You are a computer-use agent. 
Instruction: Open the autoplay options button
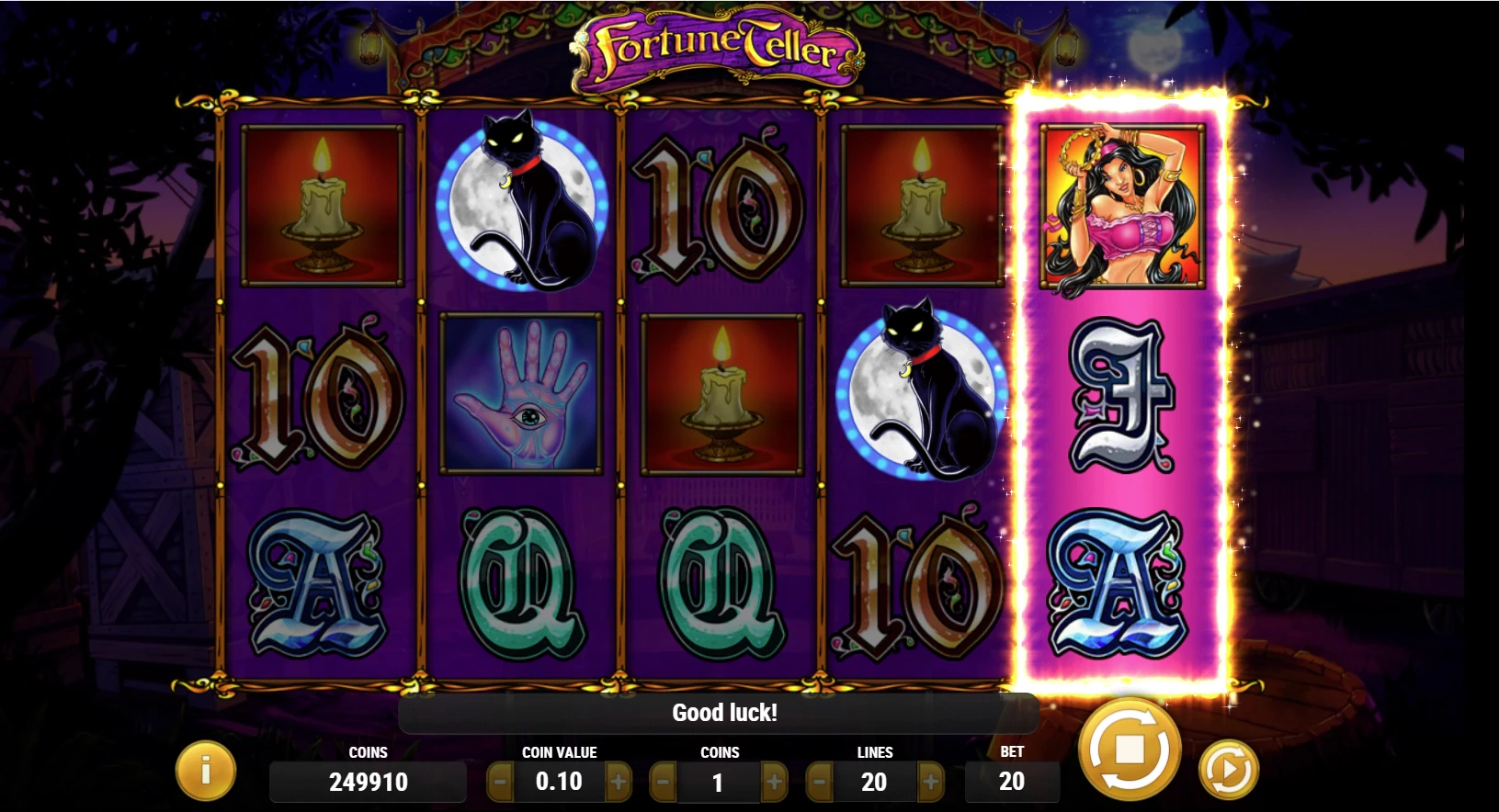click(x=1229, y=767)
